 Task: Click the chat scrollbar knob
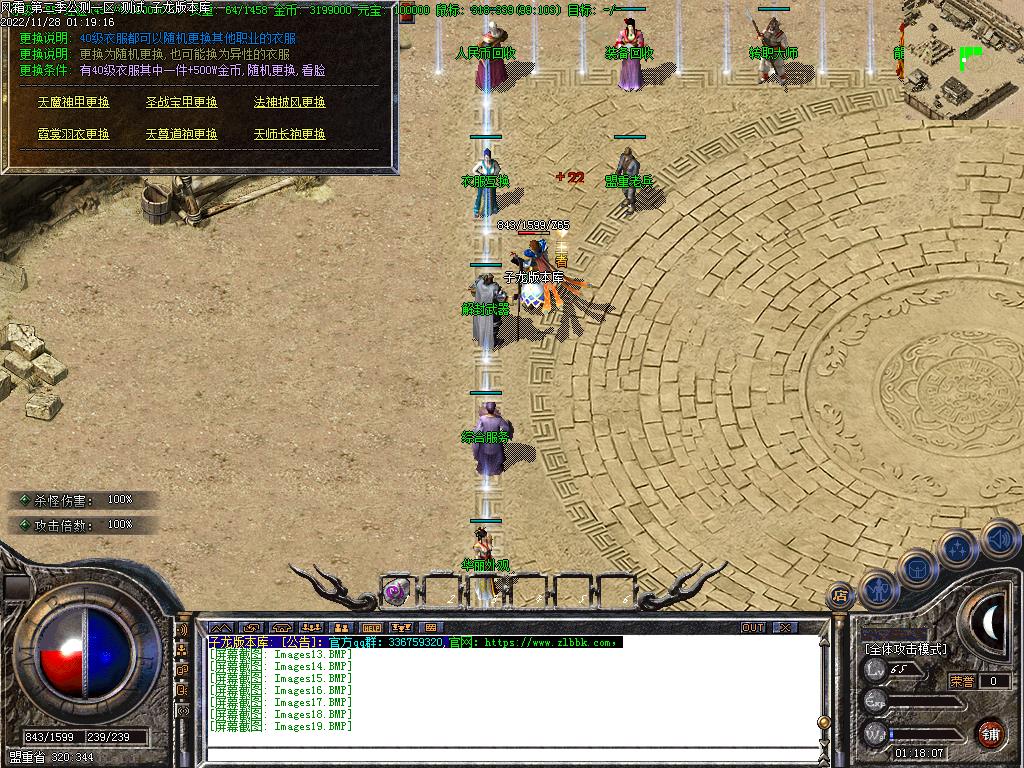[823, 722]
